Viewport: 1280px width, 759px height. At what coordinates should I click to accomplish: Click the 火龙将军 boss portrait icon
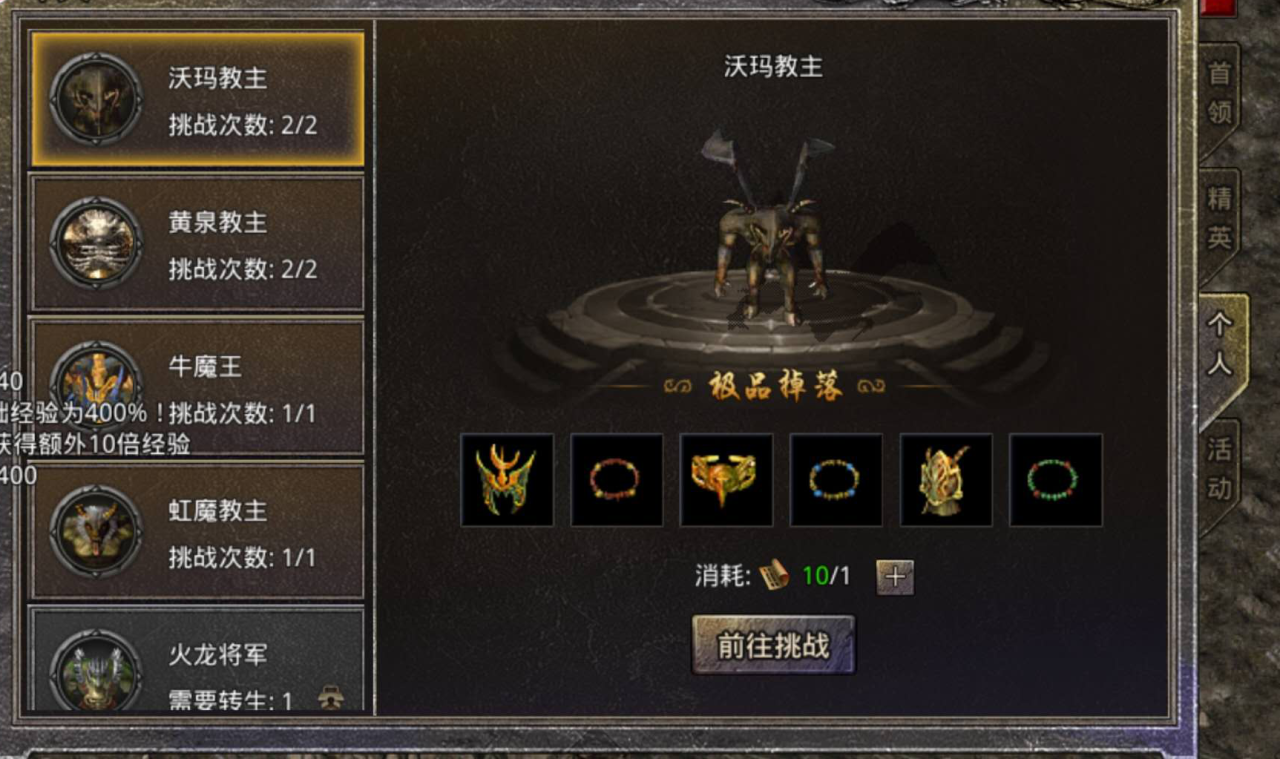pos(95,668)
